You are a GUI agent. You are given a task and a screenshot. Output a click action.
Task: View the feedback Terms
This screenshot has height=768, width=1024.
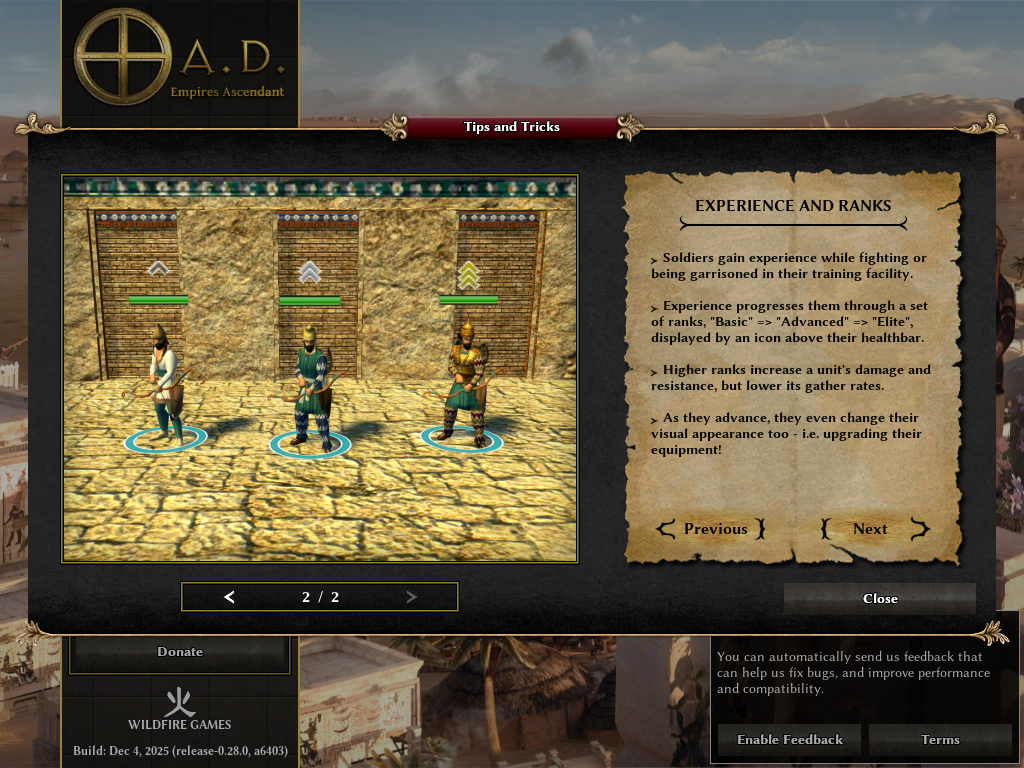coord(940,740)
